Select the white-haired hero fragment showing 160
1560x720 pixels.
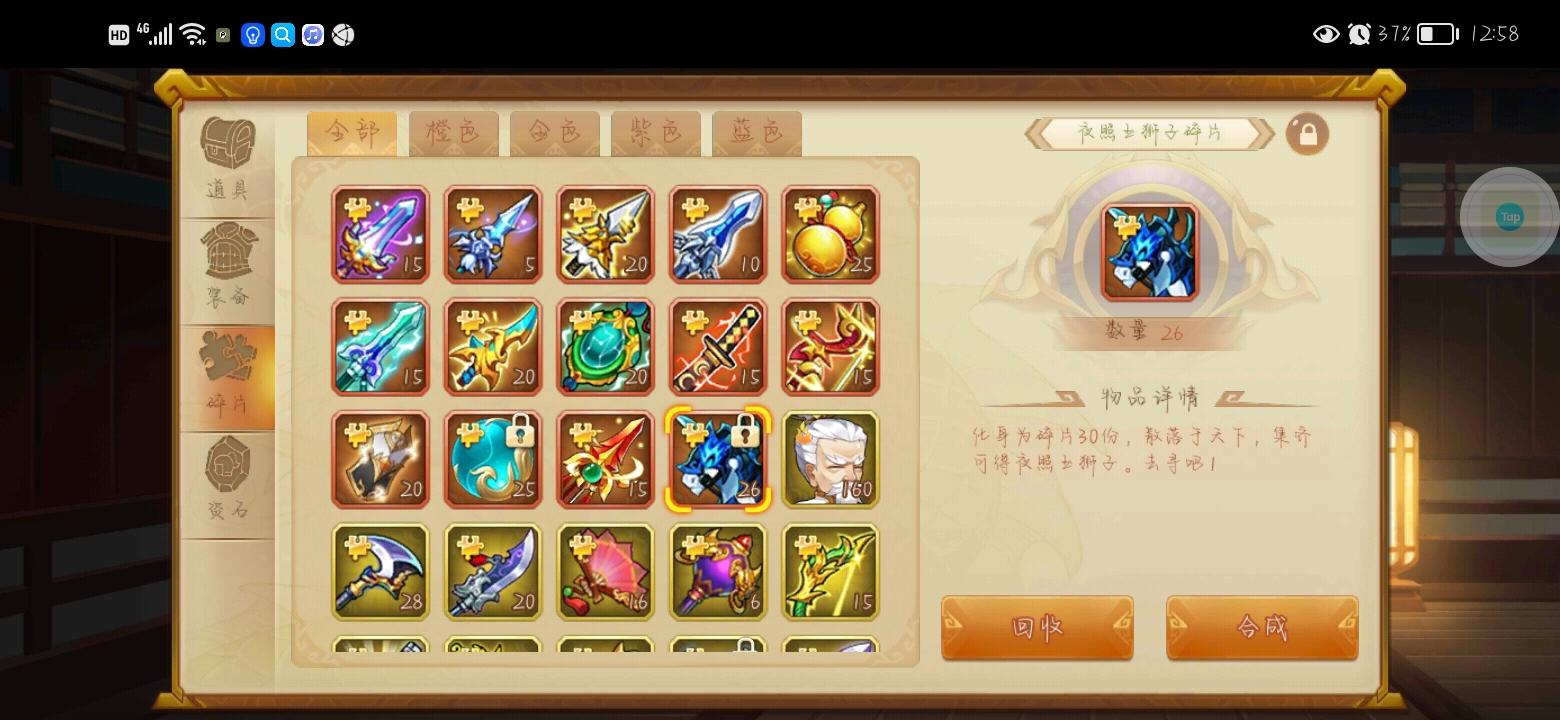[830, 459]
